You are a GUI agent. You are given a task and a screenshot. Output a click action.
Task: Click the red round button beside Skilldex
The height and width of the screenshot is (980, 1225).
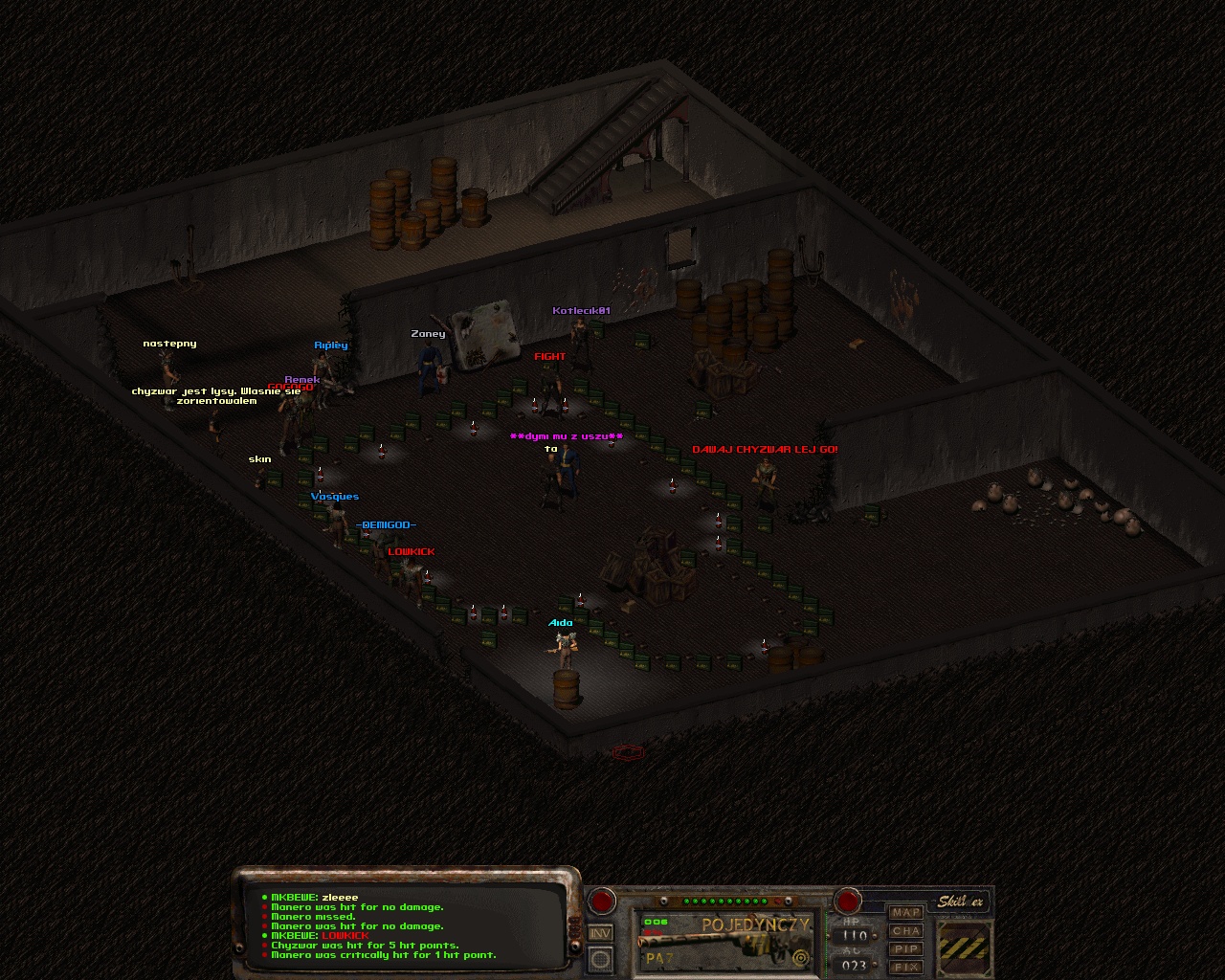(847, 901)
